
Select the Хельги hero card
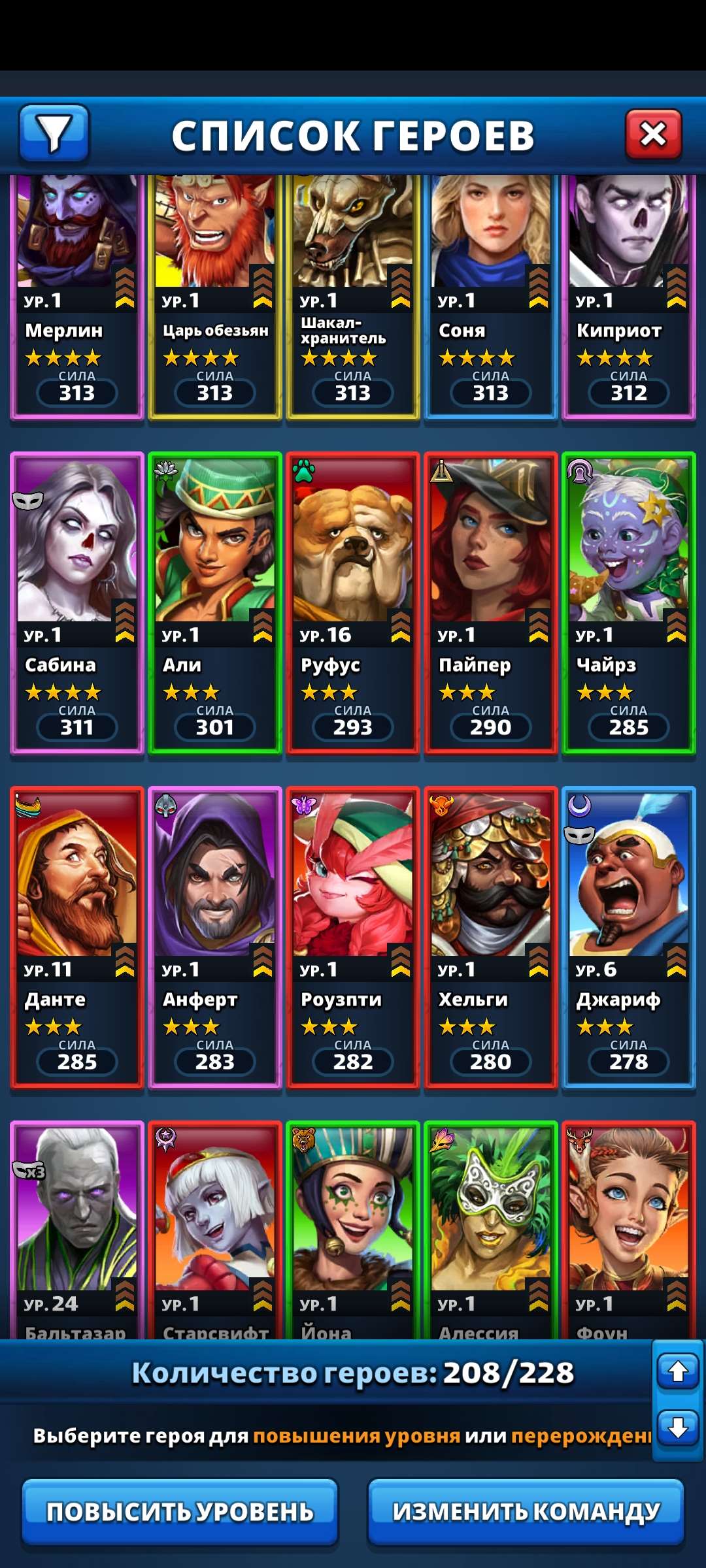click(491, 937)
